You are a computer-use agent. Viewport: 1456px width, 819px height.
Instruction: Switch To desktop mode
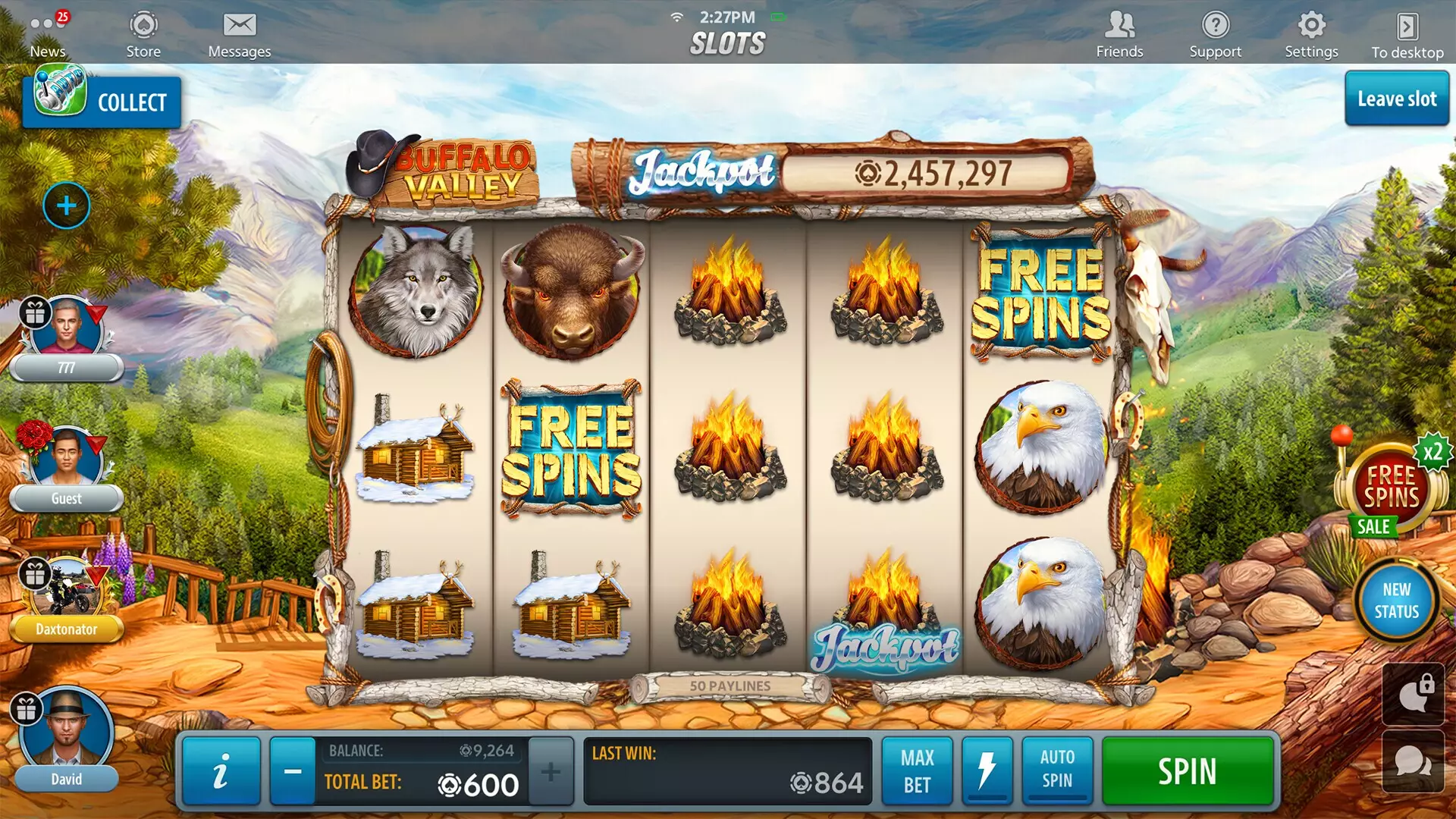1408,30
